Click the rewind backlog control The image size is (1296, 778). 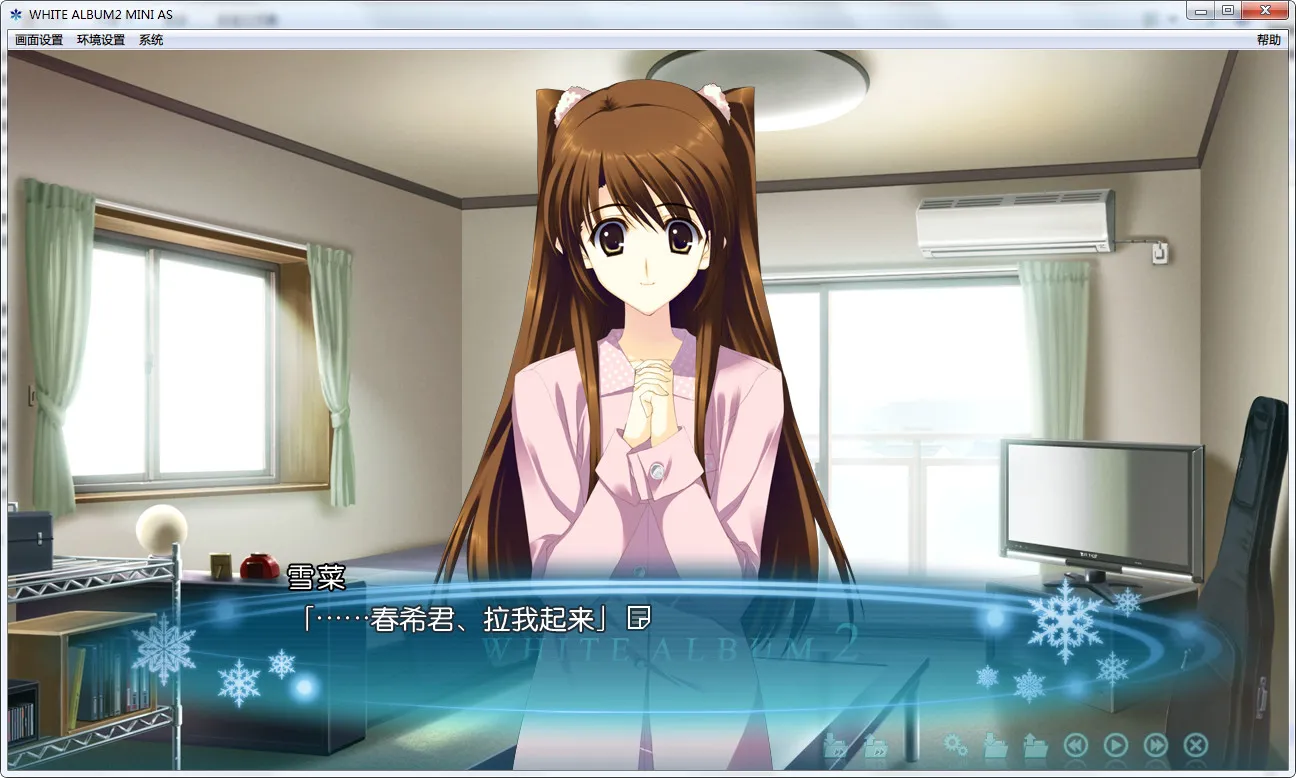click(1075, 744)
